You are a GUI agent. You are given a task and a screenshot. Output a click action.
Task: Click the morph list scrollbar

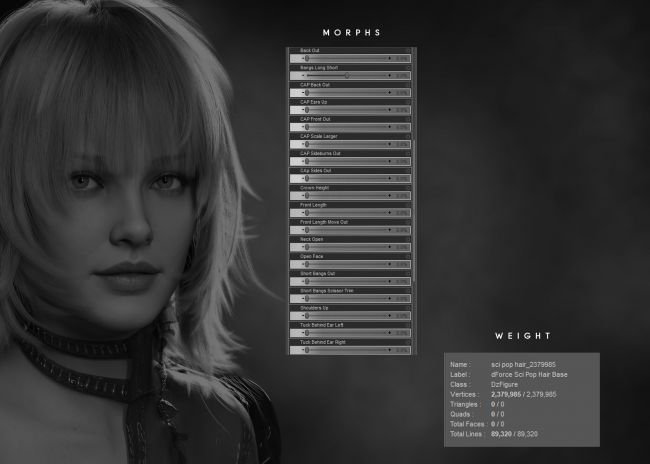(x=414, y=200)
